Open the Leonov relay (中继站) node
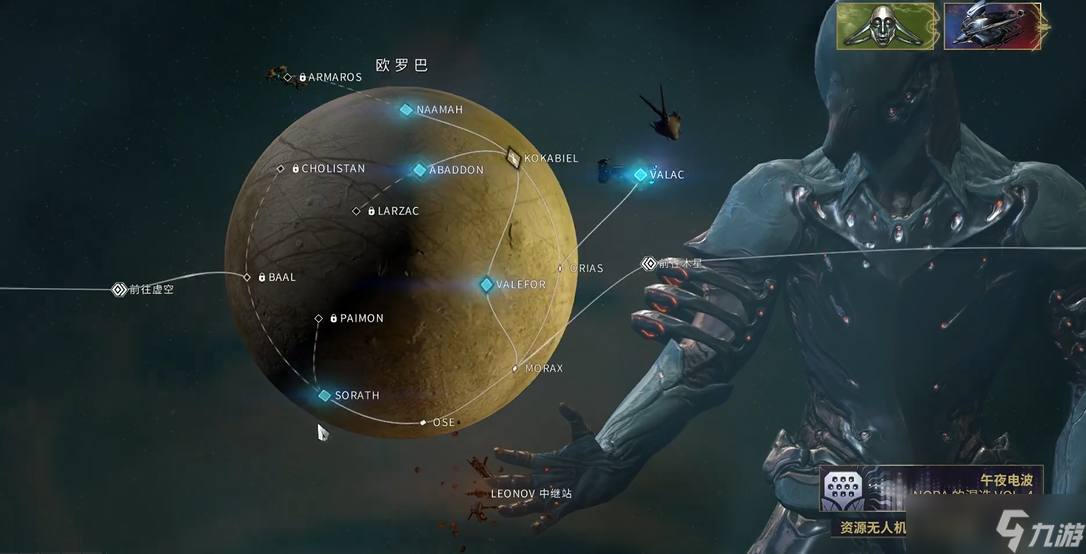Viewport: 1086px width, 554px height. pyautogui.click(x=530, y=493)
